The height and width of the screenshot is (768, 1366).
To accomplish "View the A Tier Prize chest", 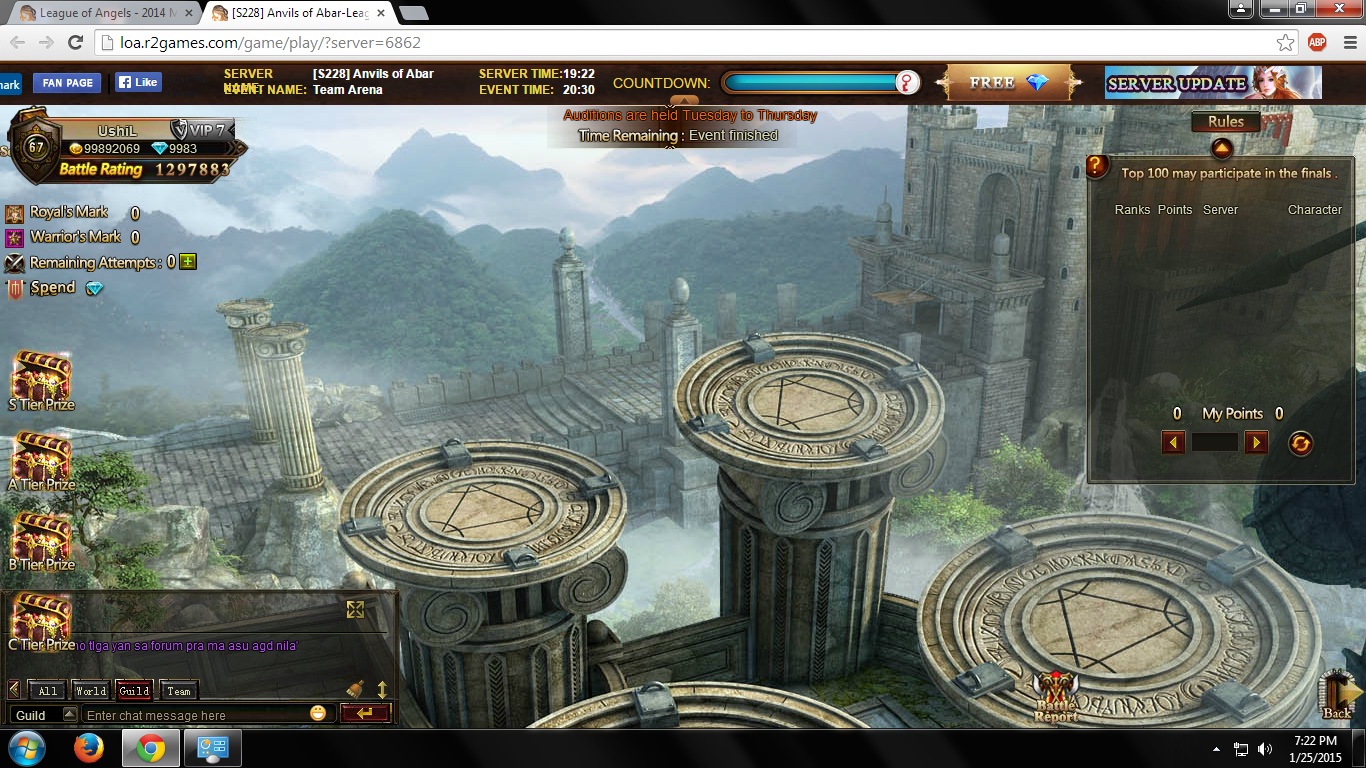I will click(41, 461).
